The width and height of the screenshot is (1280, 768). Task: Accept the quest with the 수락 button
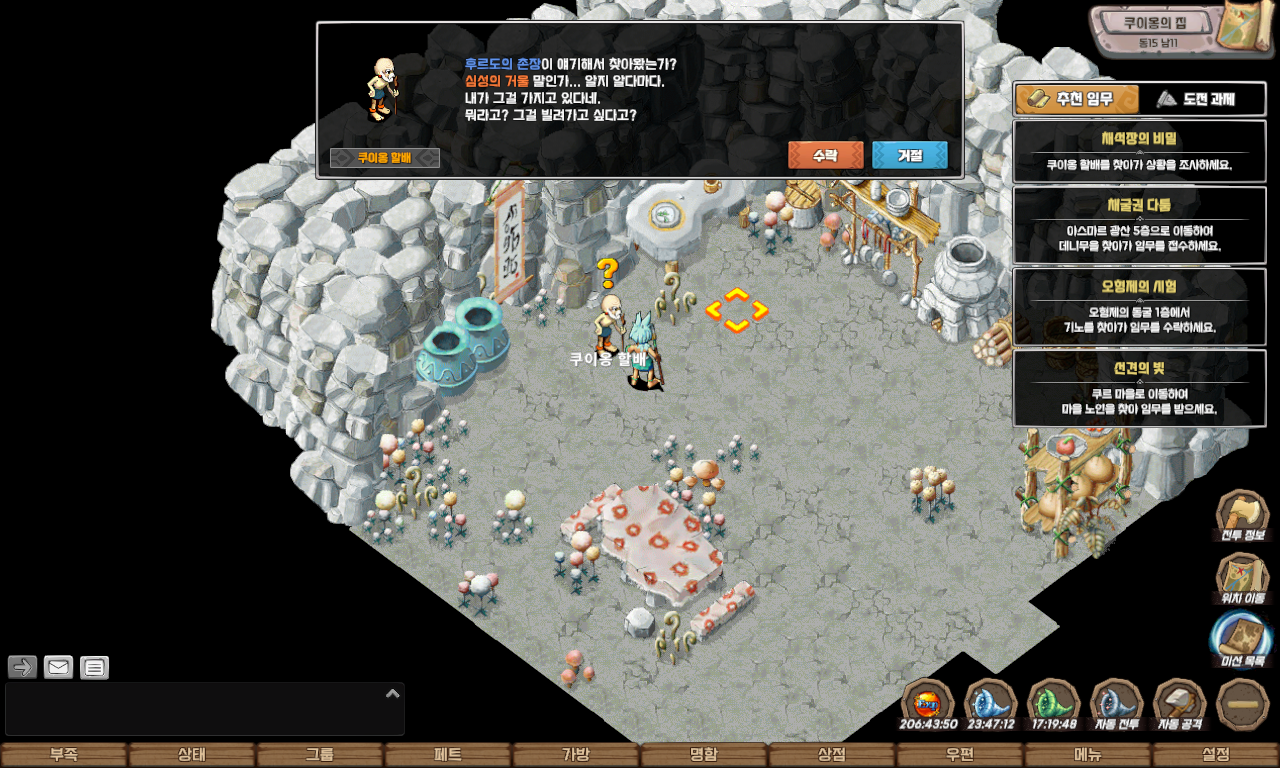825,155
